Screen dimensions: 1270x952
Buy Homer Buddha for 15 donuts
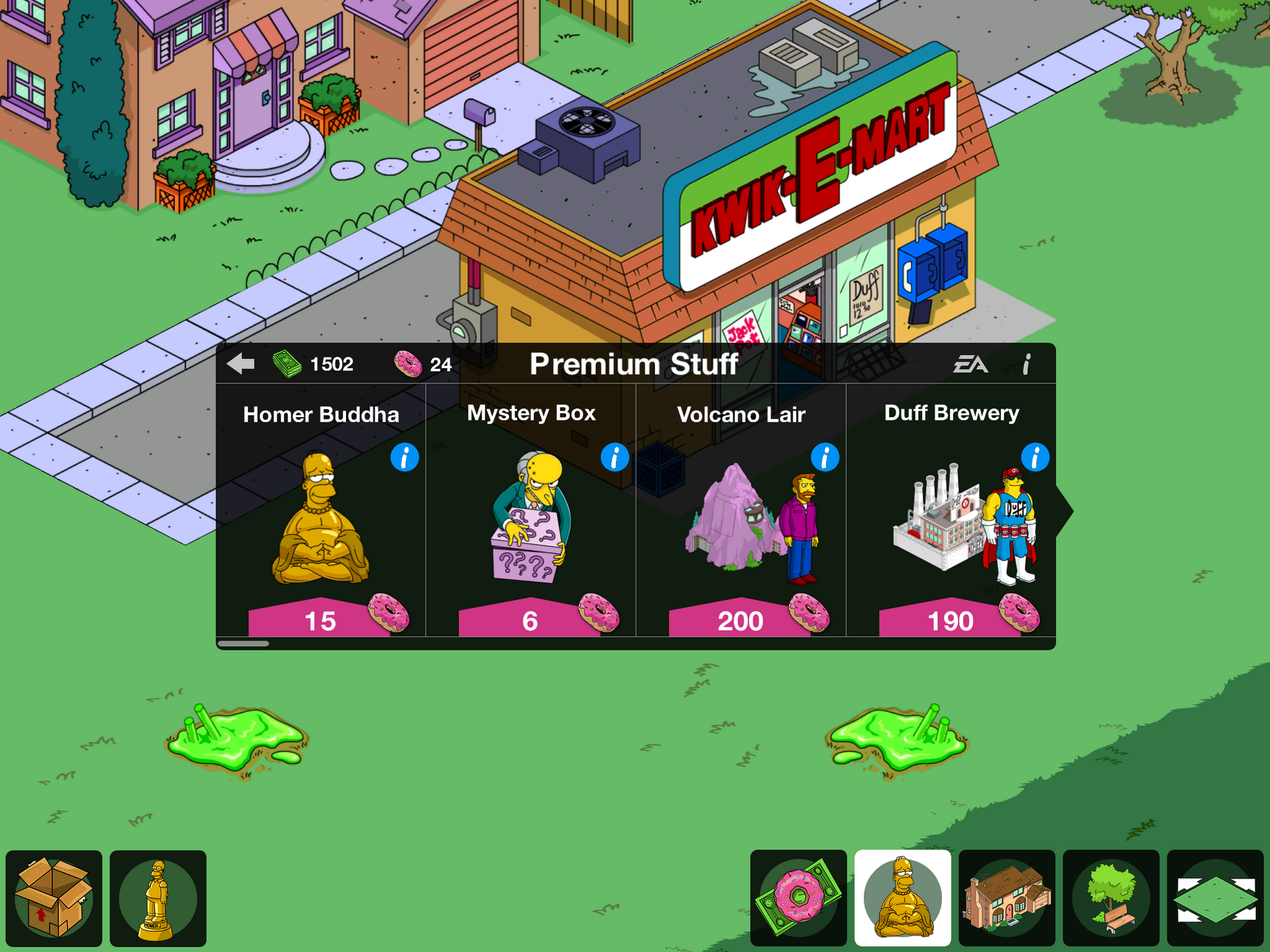pyautogui.click(x=320, y=620)
